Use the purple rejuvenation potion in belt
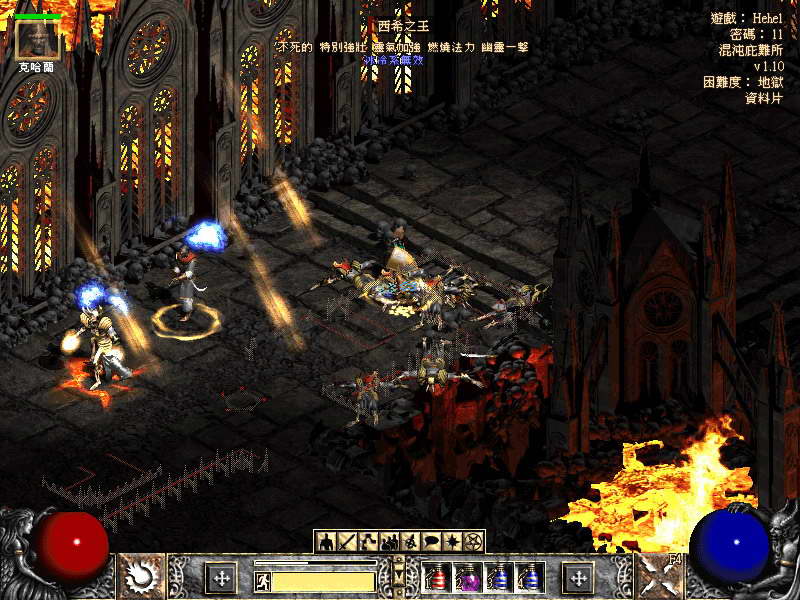The height and width of the screenshot is (600, 800). tap(468, 577)
